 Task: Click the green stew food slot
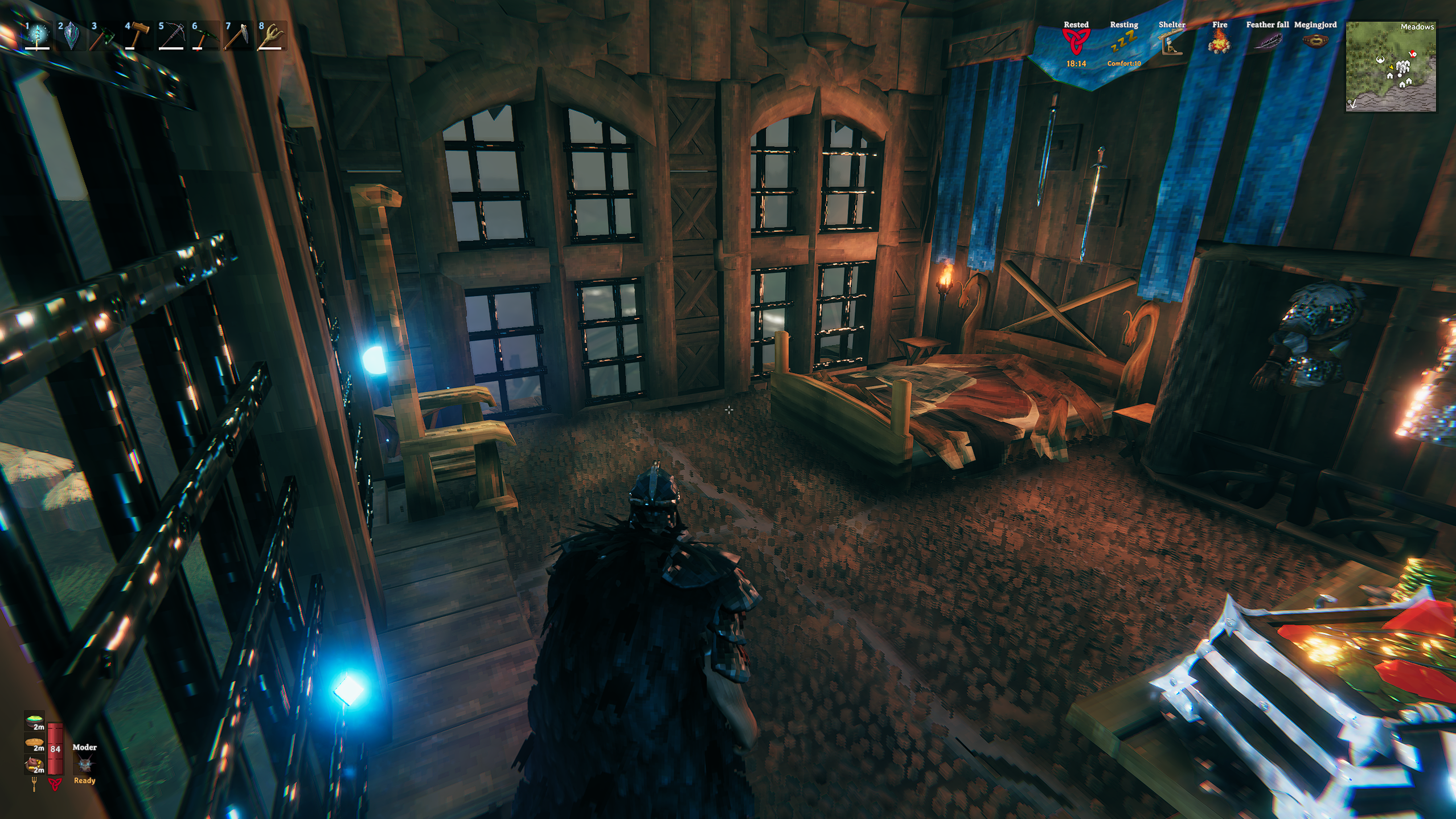click(34, 722)
